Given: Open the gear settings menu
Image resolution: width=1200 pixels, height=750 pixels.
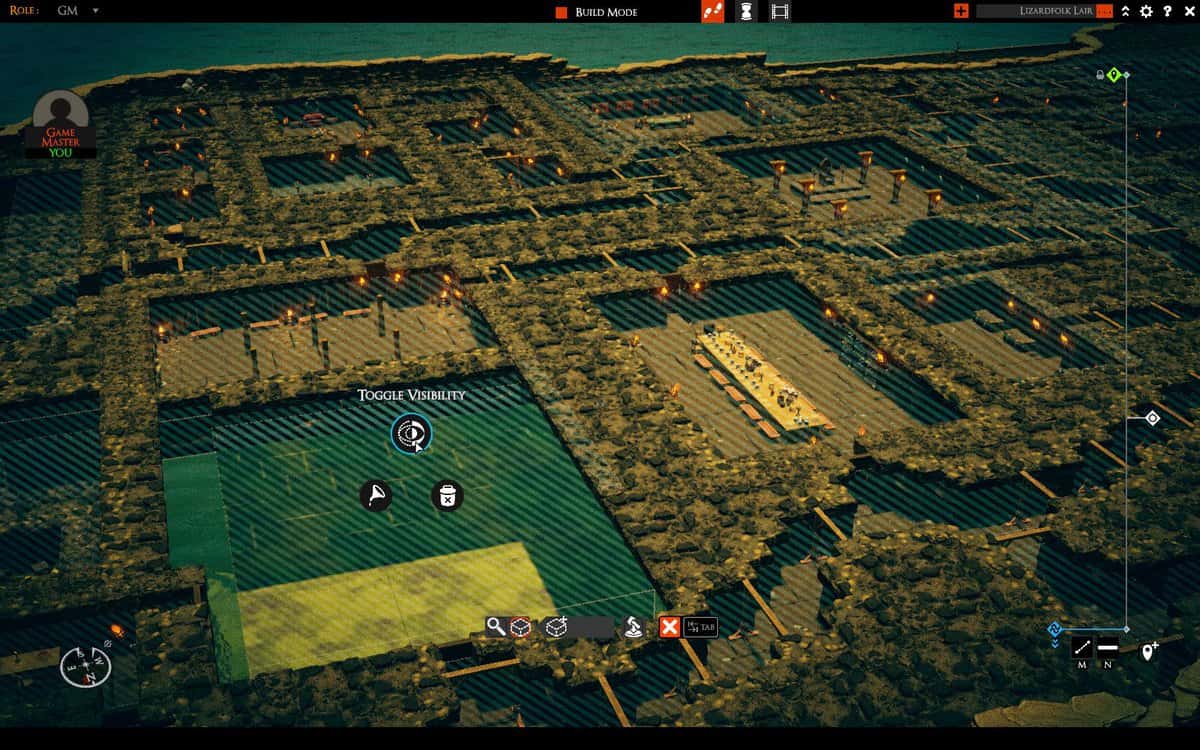Looking at the screenshot, I should [1146, 11].
